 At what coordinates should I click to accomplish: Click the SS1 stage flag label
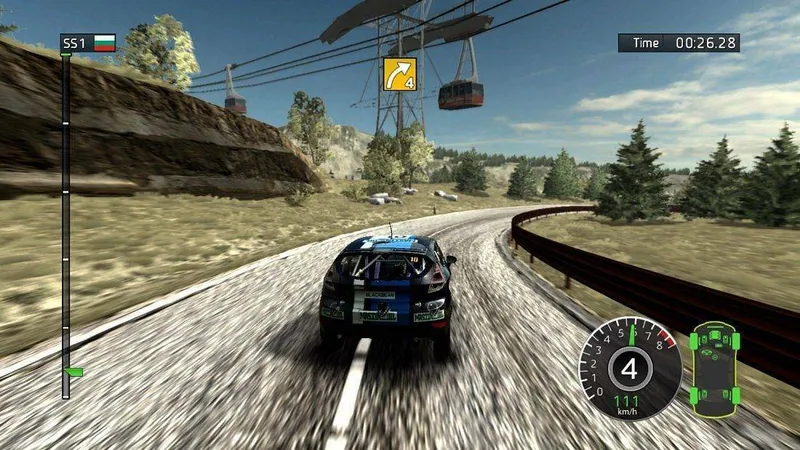pos(88,43)
